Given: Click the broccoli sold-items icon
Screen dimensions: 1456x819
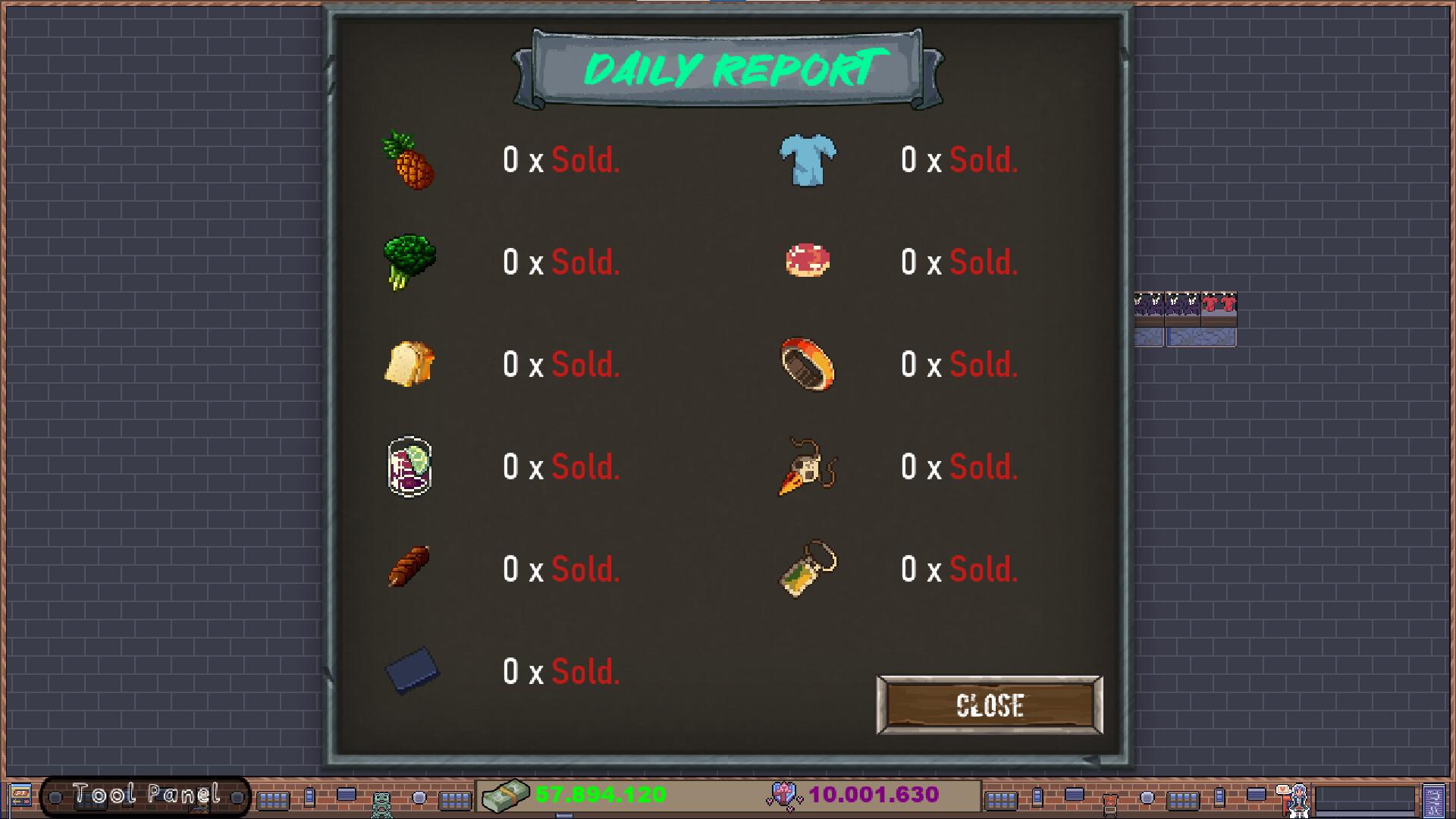Looking at the screenshot, I should [x=409, y=262].
